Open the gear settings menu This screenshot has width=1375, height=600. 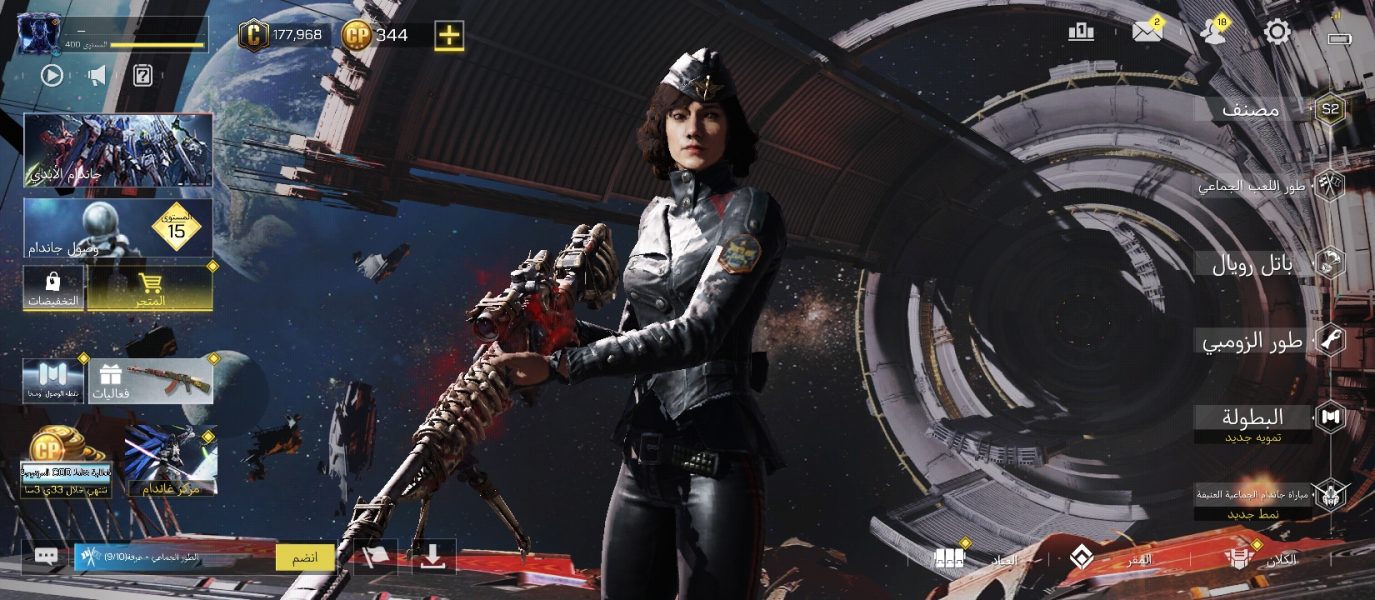pyautogui.click(x=1277, y=32)
